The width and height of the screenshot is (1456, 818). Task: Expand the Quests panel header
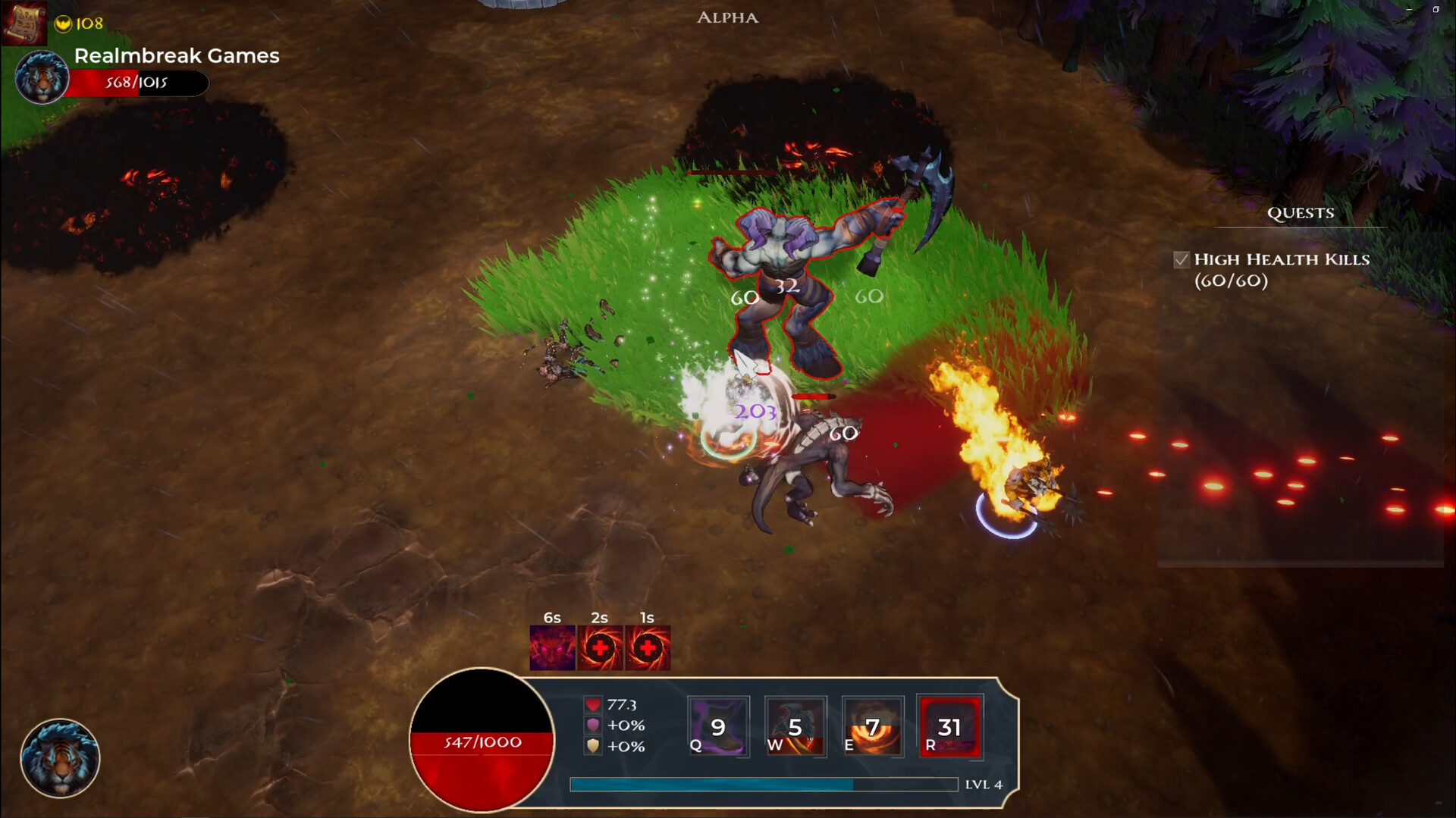click(x=1301, y=213)
